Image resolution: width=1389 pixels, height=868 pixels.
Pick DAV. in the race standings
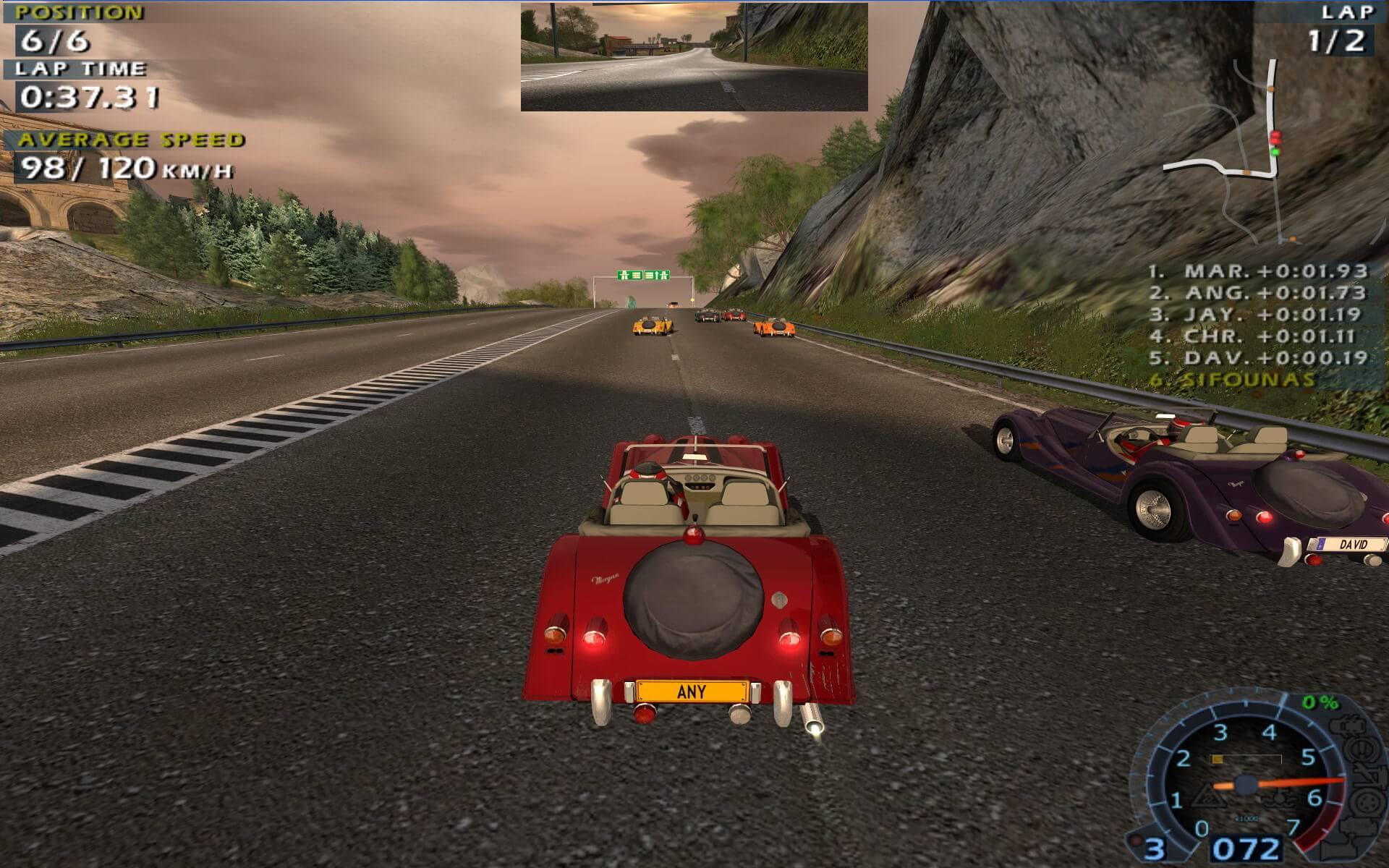click(1259, 358)
